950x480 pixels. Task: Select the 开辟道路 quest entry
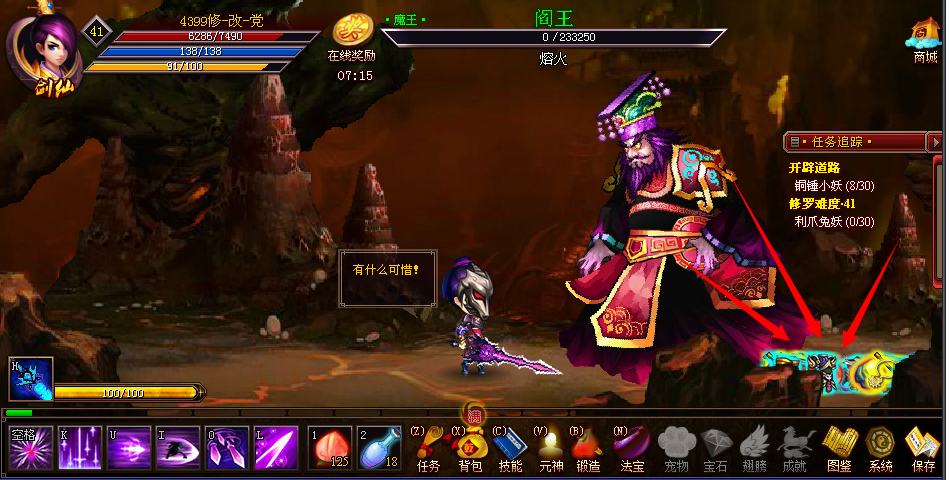point(813,168)
